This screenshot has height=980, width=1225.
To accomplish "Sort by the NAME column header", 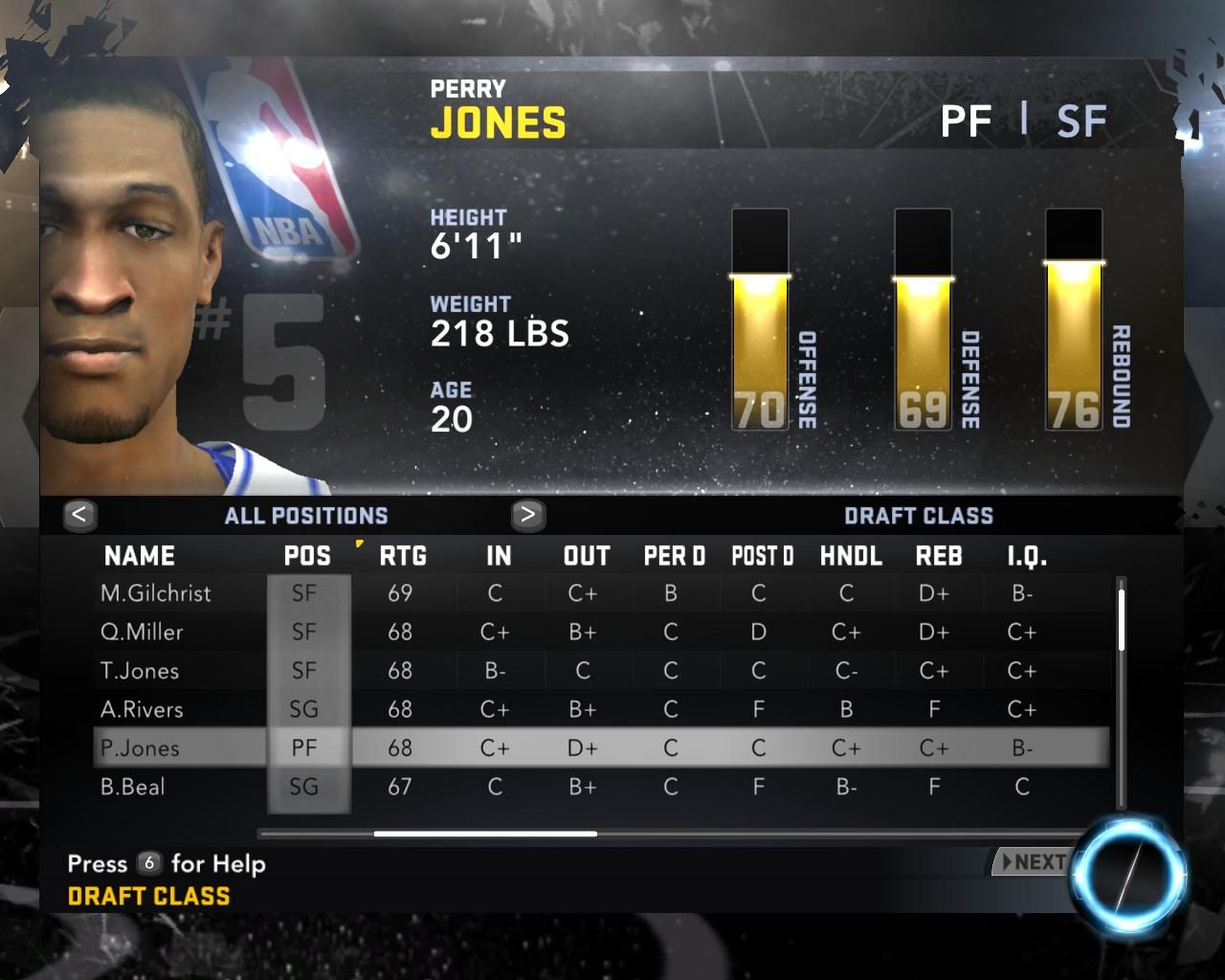I will (x=140, y=556).
